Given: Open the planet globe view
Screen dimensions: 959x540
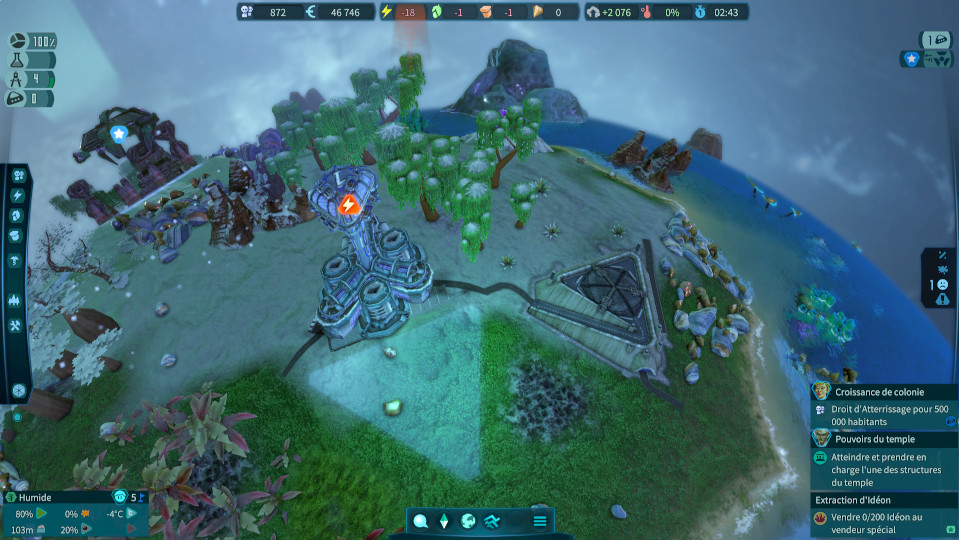Looking at the screenshot, I should pos(468,521).
